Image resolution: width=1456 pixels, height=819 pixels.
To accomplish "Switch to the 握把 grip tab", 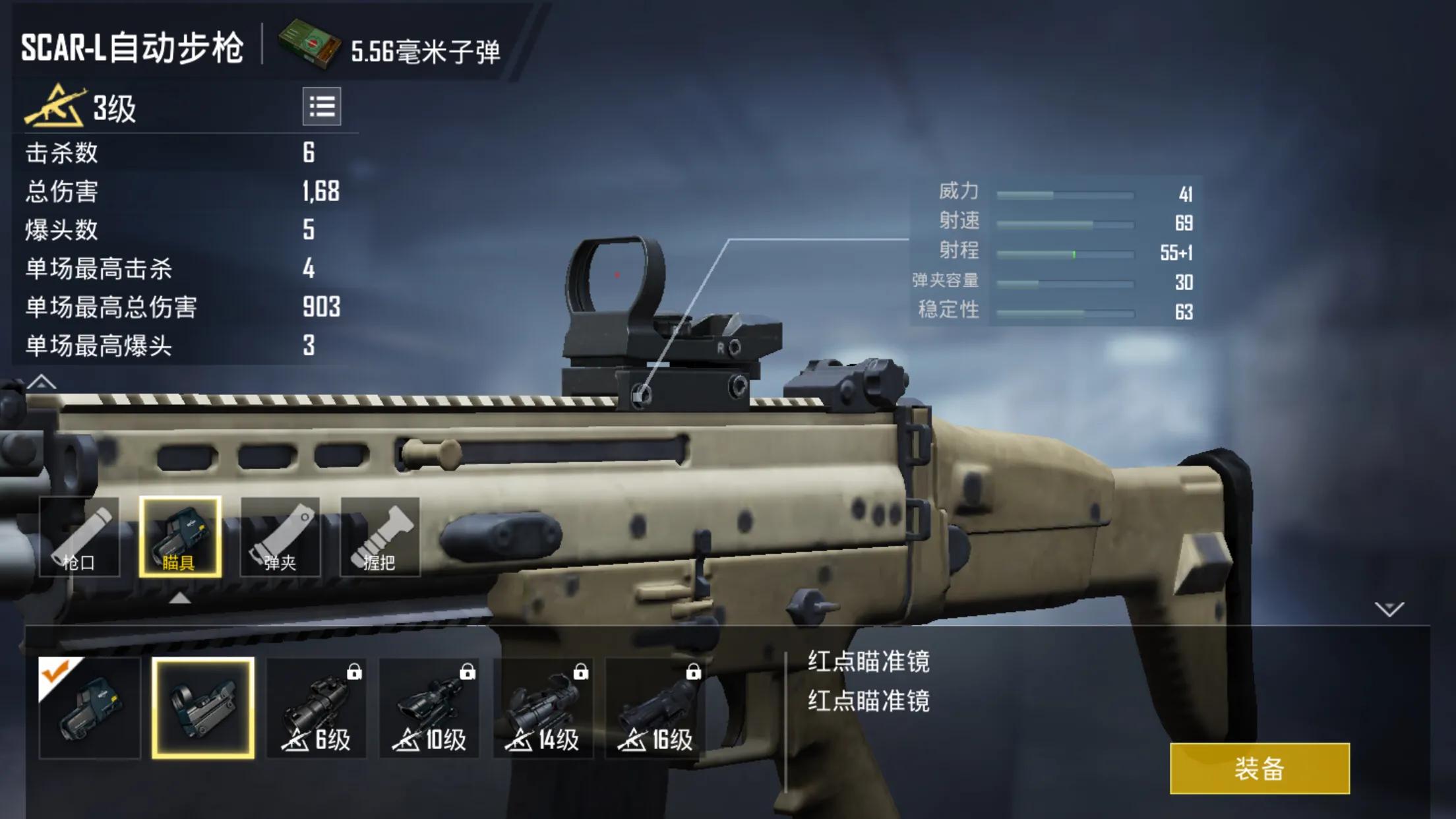I will 380,537.
